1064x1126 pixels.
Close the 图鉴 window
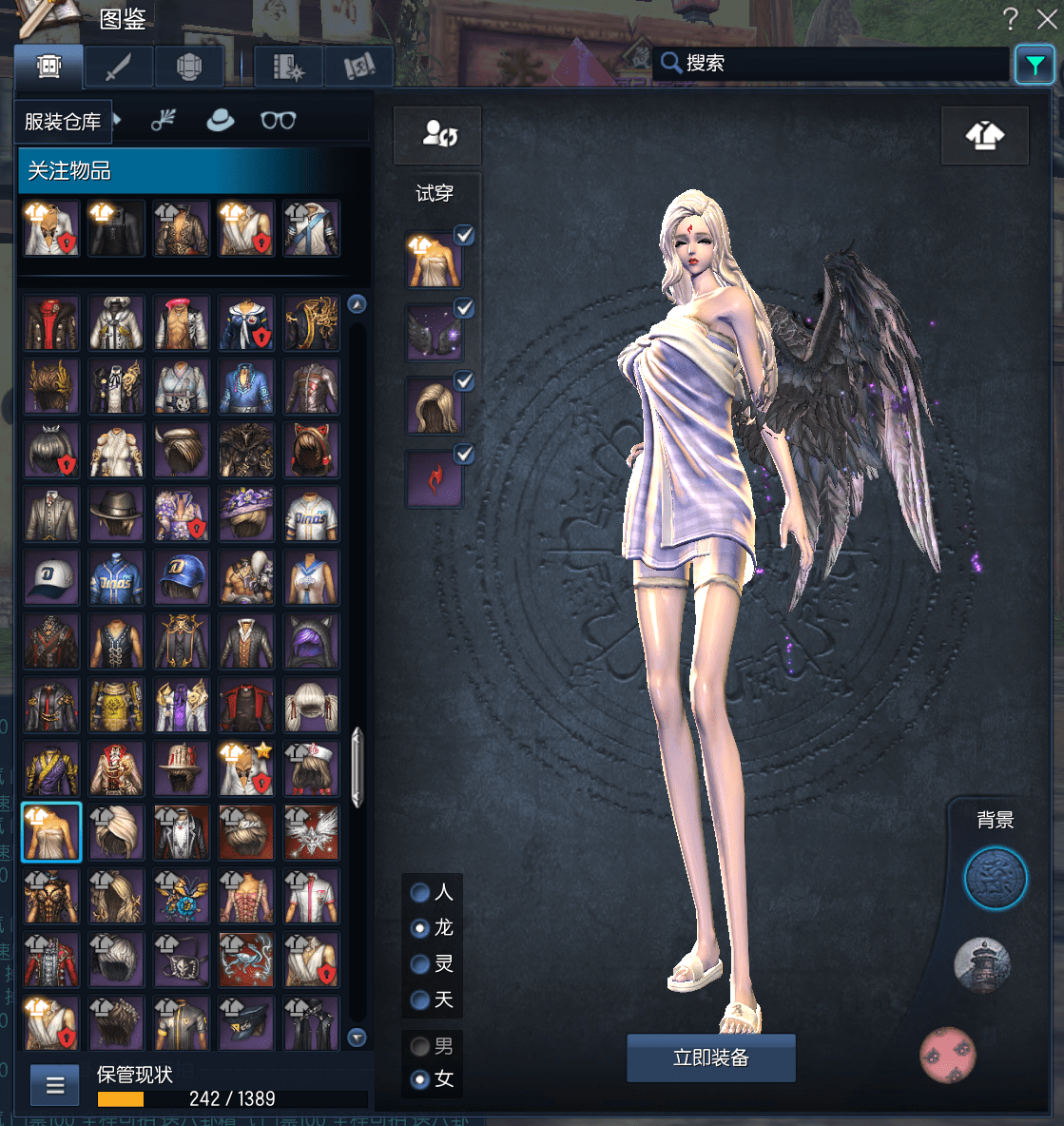(1046, 19)
